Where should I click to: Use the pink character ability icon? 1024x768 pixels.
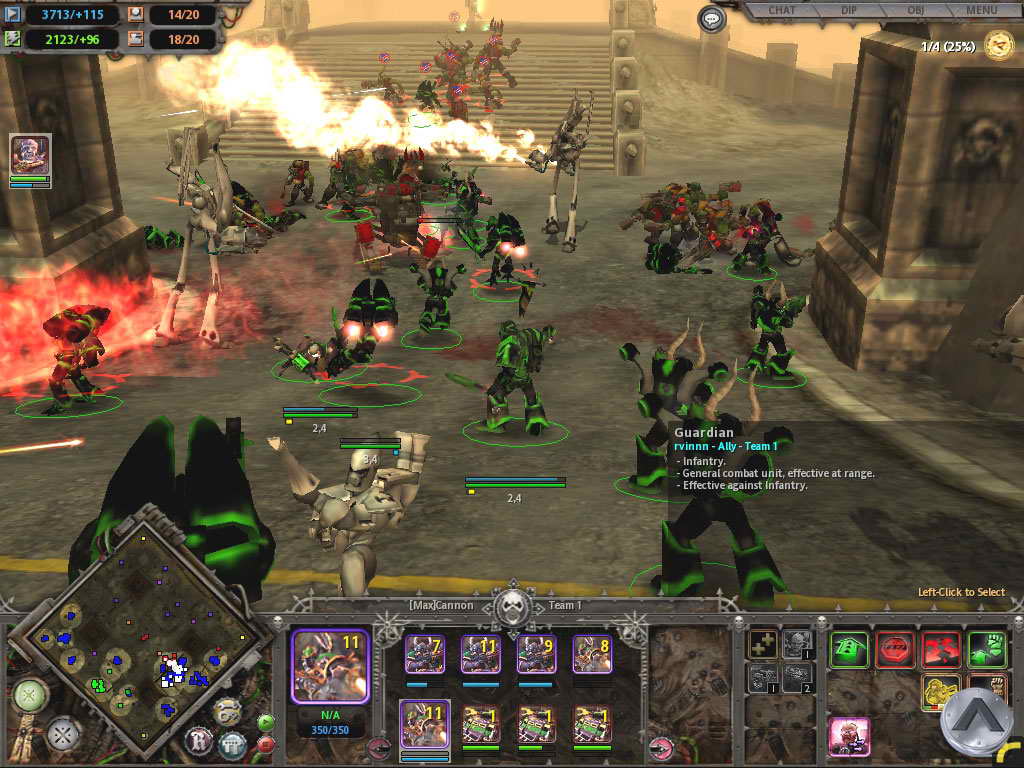[849, 737]
